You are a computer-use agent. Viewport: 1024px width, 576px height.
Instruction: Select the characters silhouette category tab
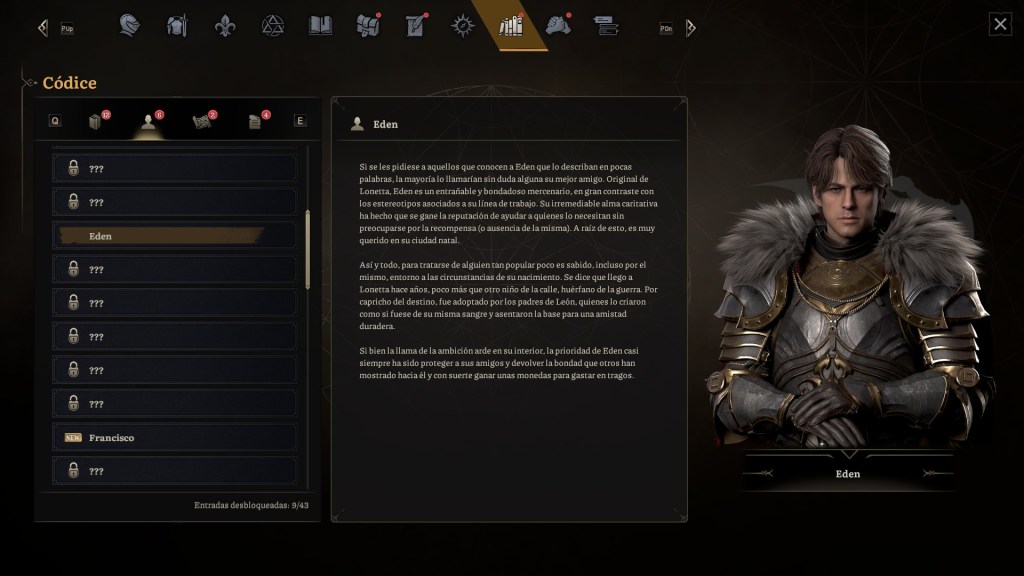149,121
